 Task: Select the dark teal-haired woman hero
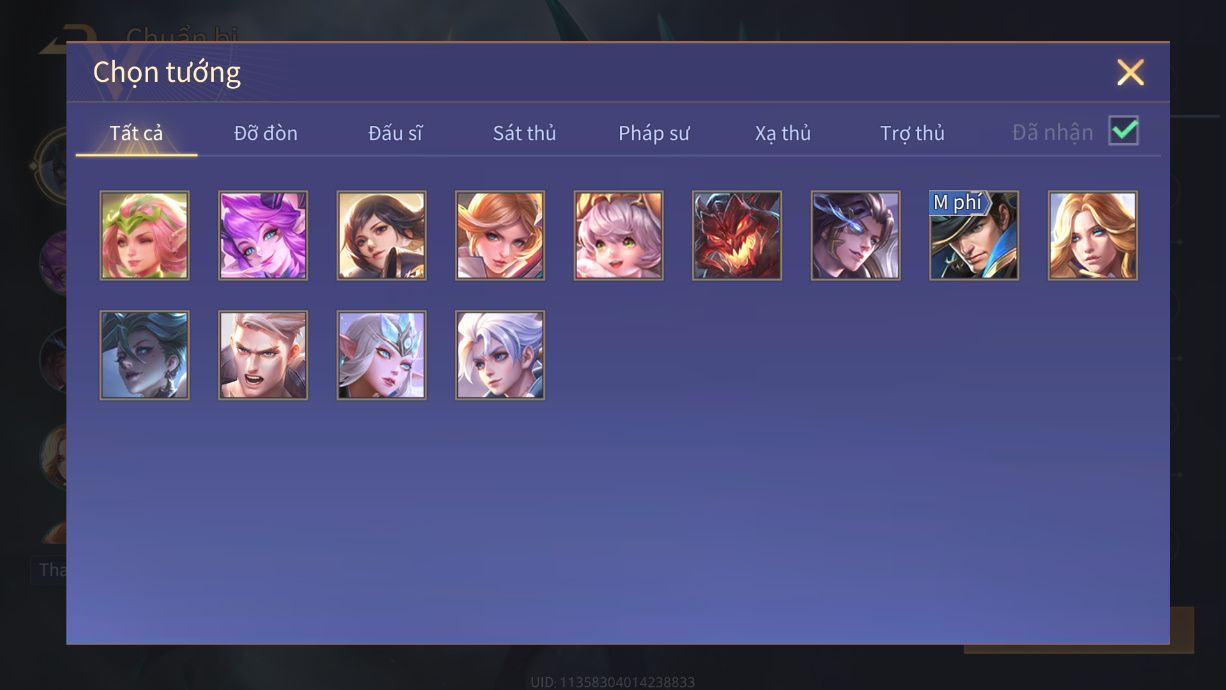144,355
